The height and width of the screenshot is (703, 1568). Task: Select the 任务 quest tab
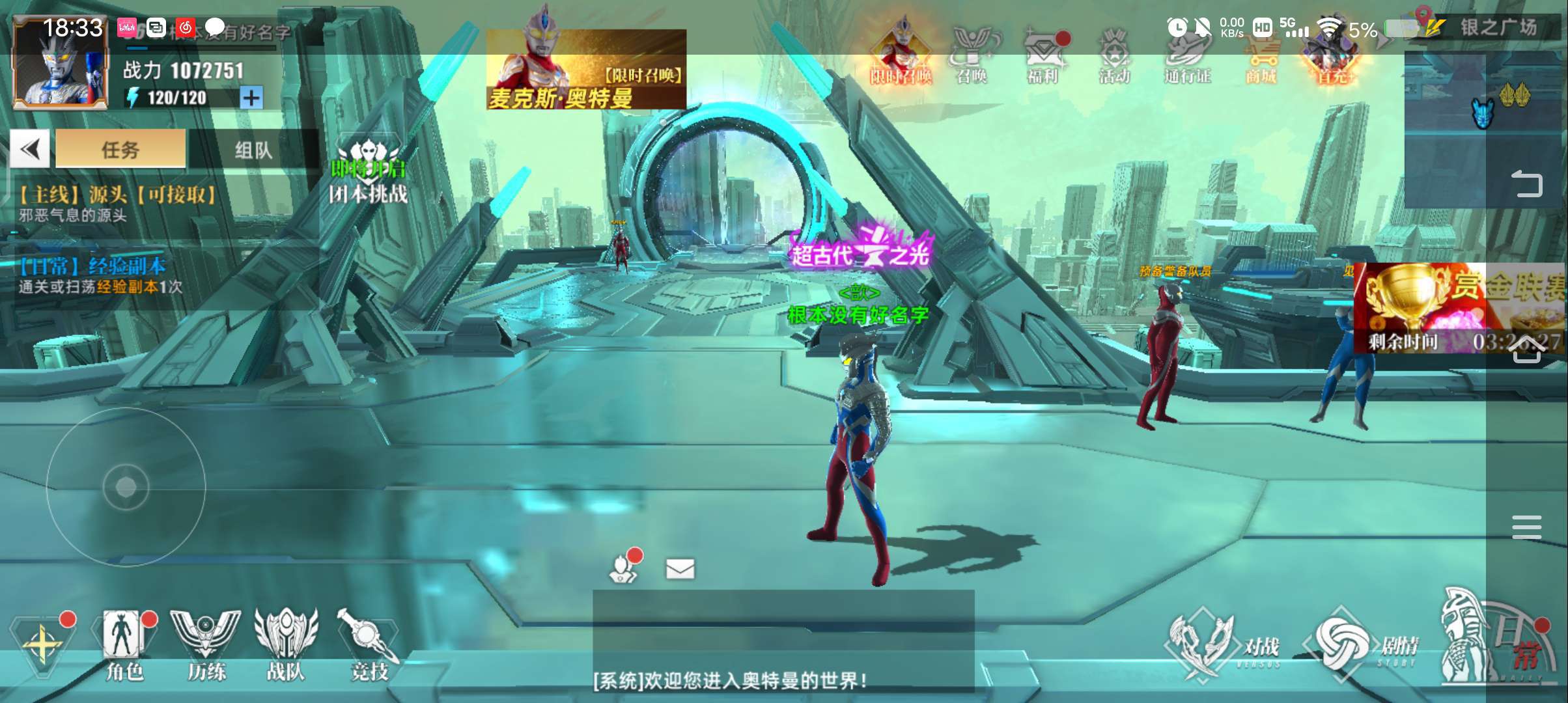click(120, 150)
